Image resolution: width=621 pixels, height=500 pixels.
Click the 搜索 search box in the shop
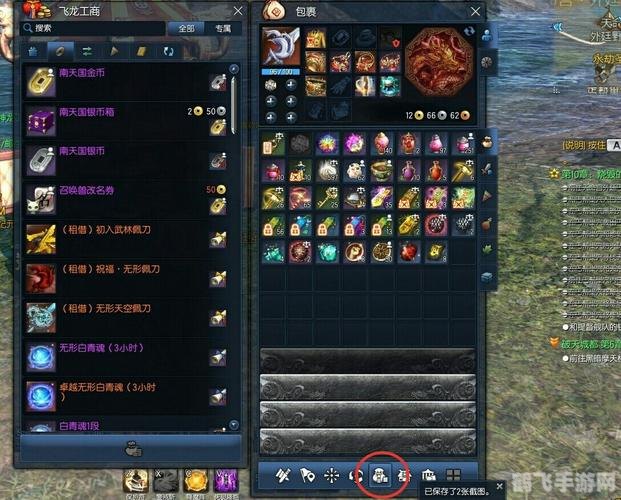click(95, 28)
